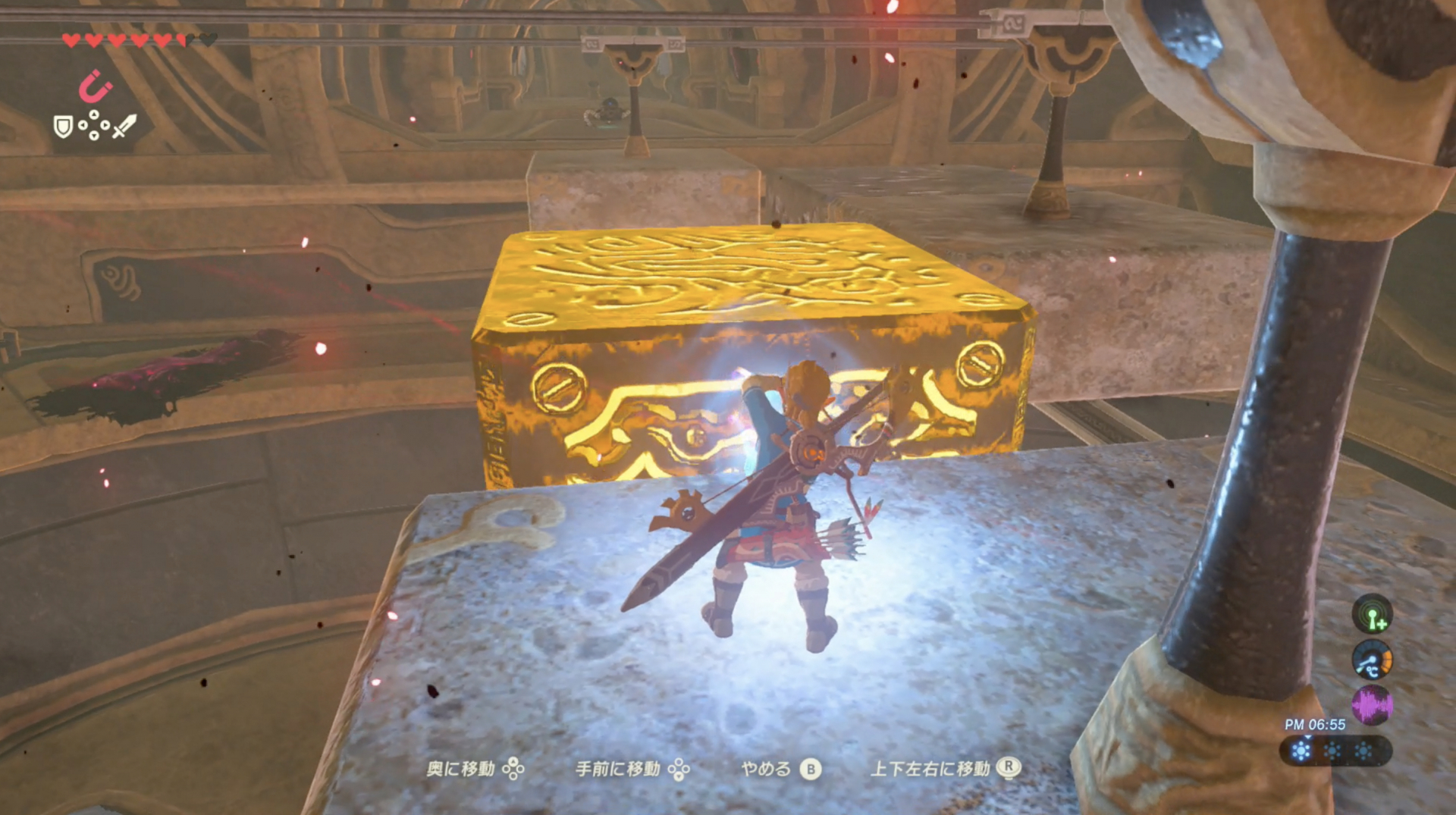
Task: Click the middle weather forecast icon
Action: (x=1332, y=750)
